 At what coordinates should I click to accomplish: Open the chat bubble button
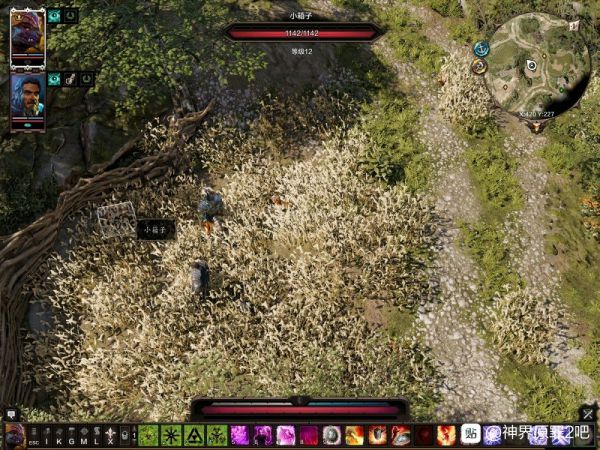(11, 414)
